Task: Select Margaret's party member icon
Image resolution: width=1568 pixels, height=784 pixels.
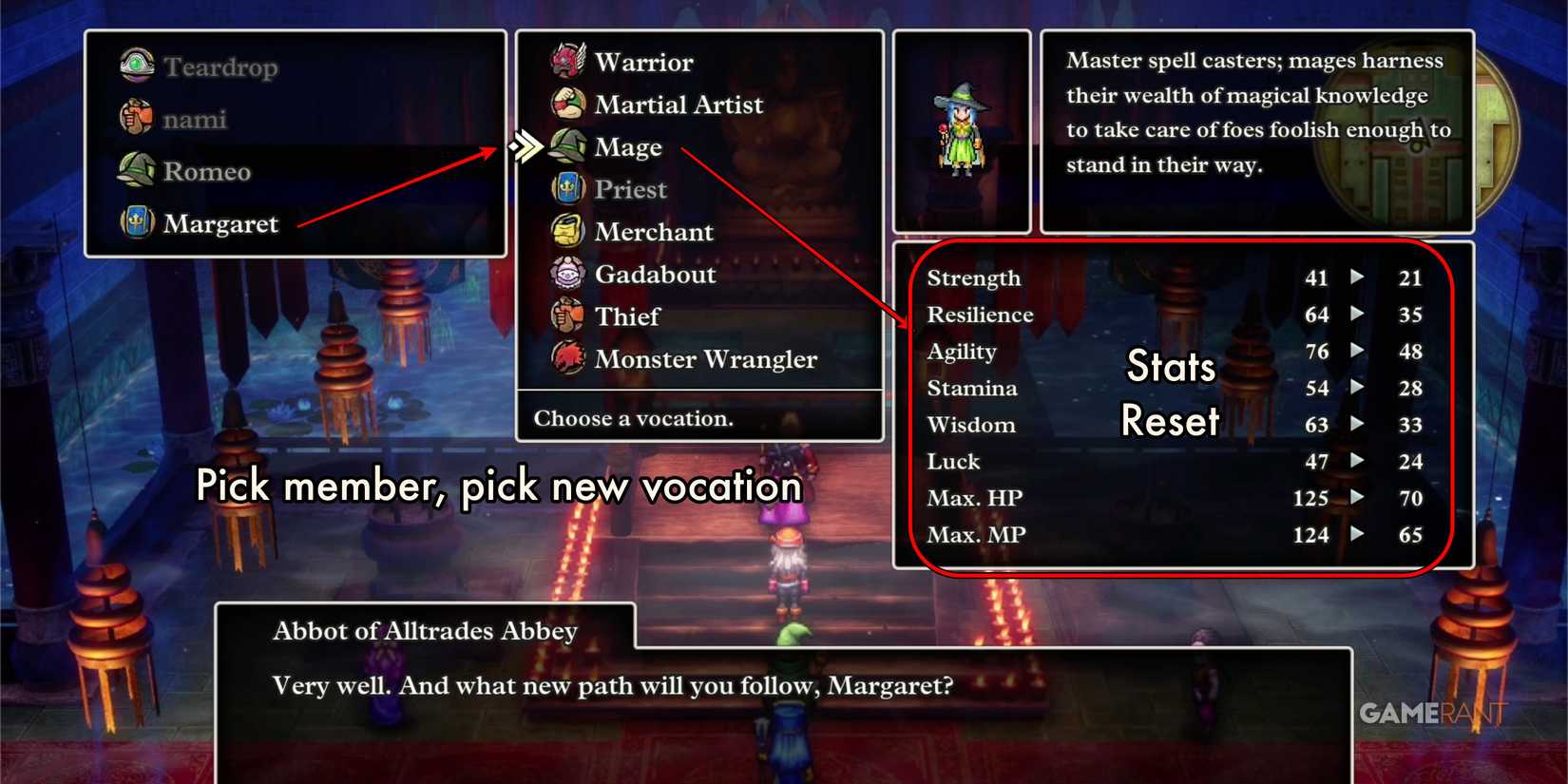Action: tap(136, 222)
